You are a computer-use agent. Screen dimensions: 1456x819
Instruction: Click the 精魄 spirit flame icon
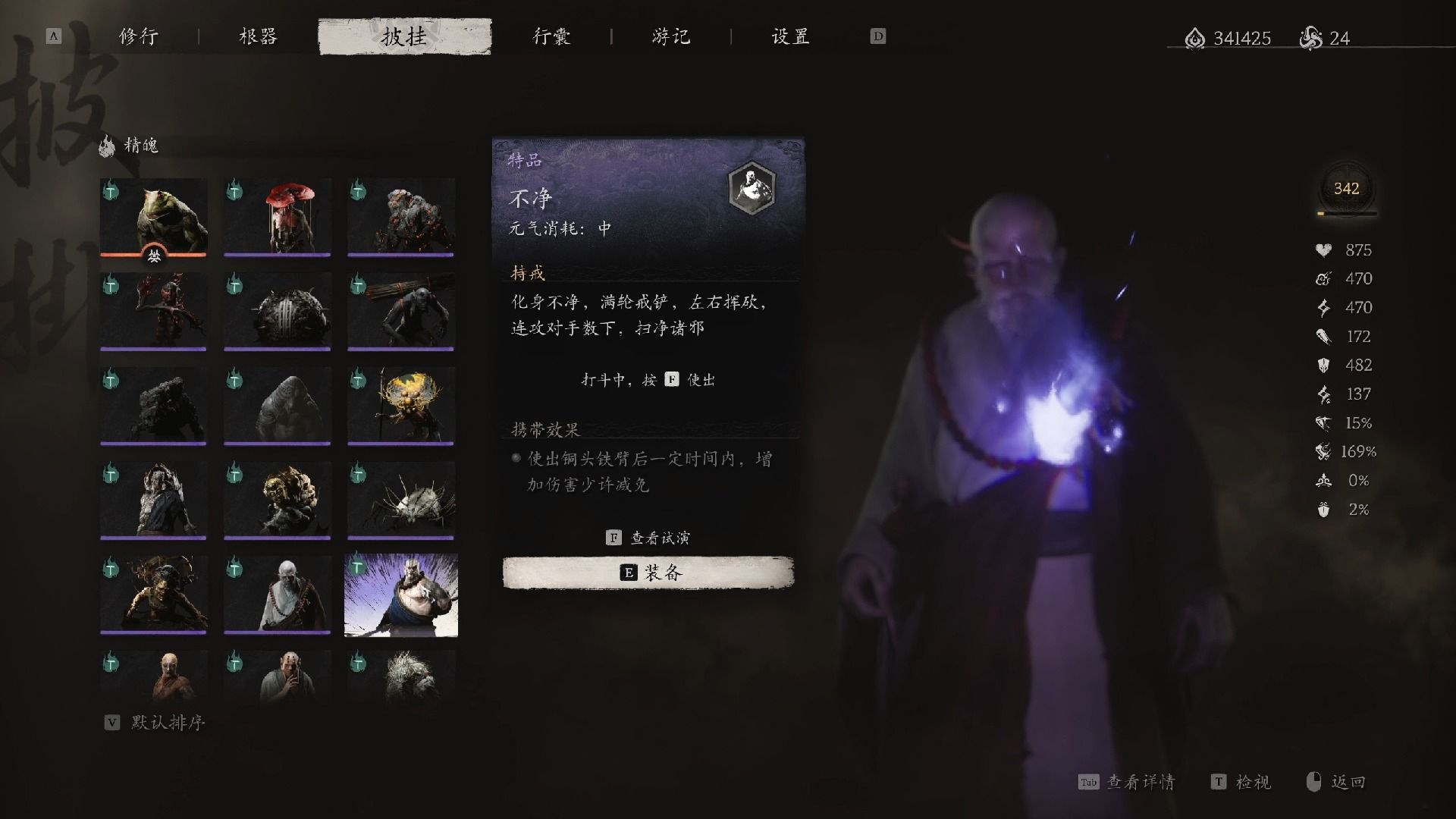coord(105,146)
